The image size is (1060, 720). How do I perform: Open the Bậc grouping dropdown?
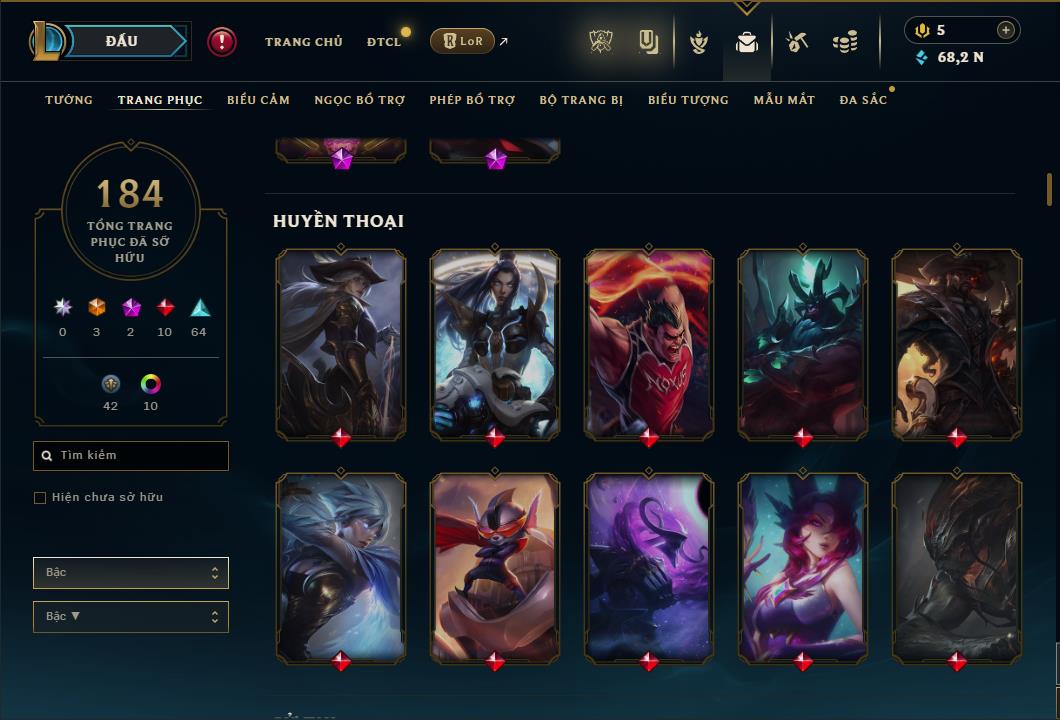tap(131, 573)
